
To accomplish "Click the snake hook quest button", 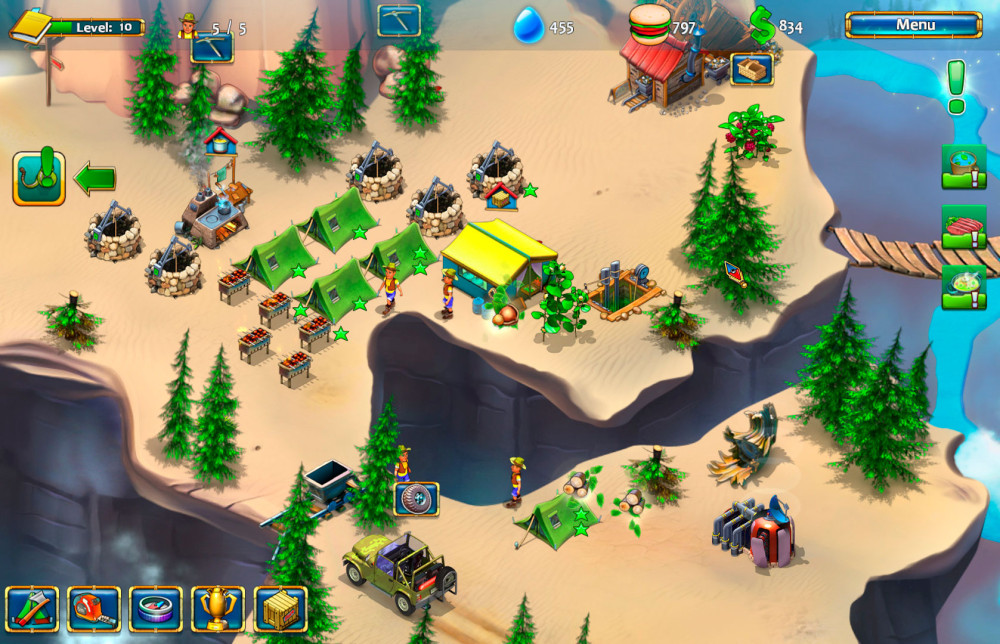I will coord(39,179).
